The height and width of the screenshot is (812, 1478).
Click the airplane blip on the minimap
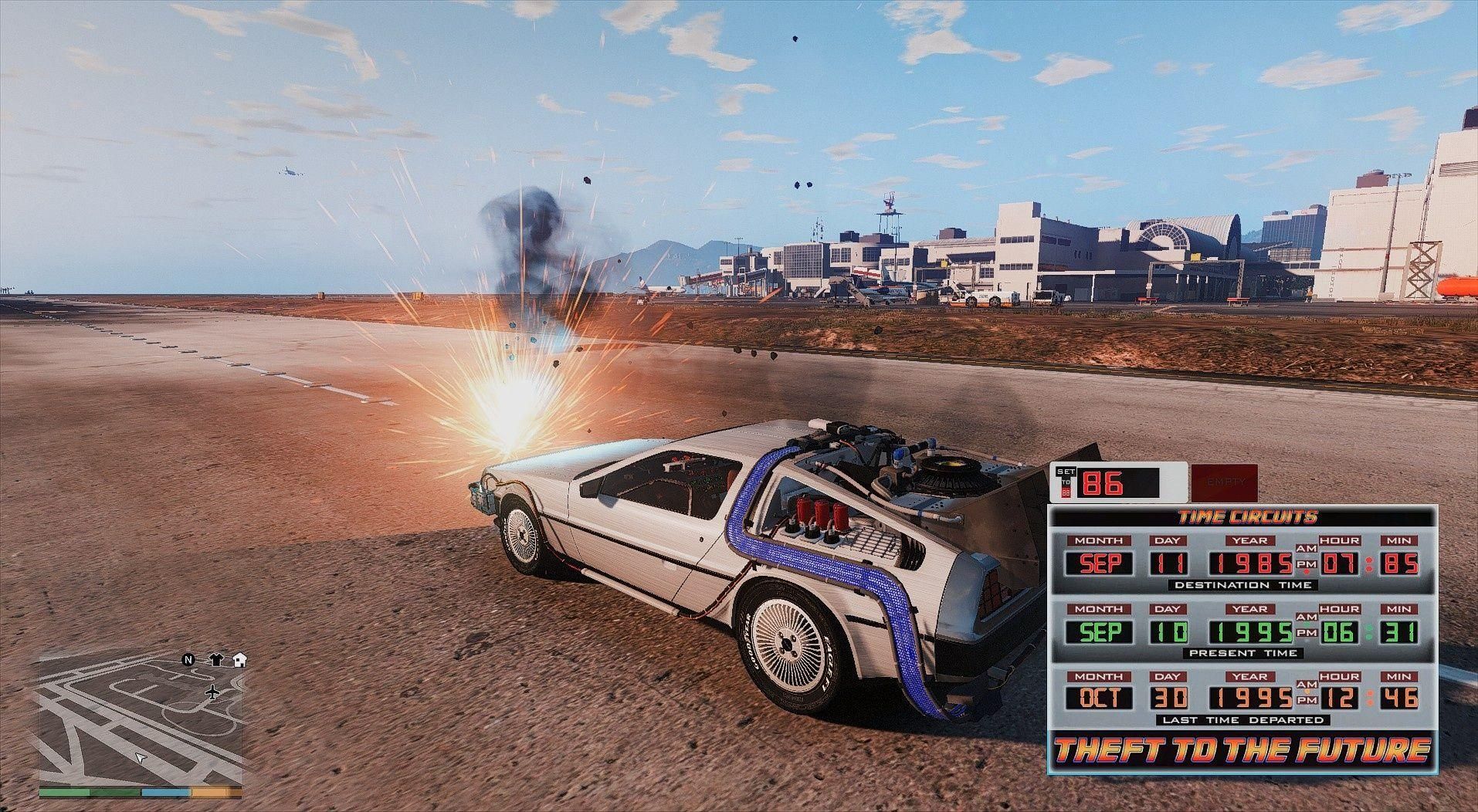(213, 692)
